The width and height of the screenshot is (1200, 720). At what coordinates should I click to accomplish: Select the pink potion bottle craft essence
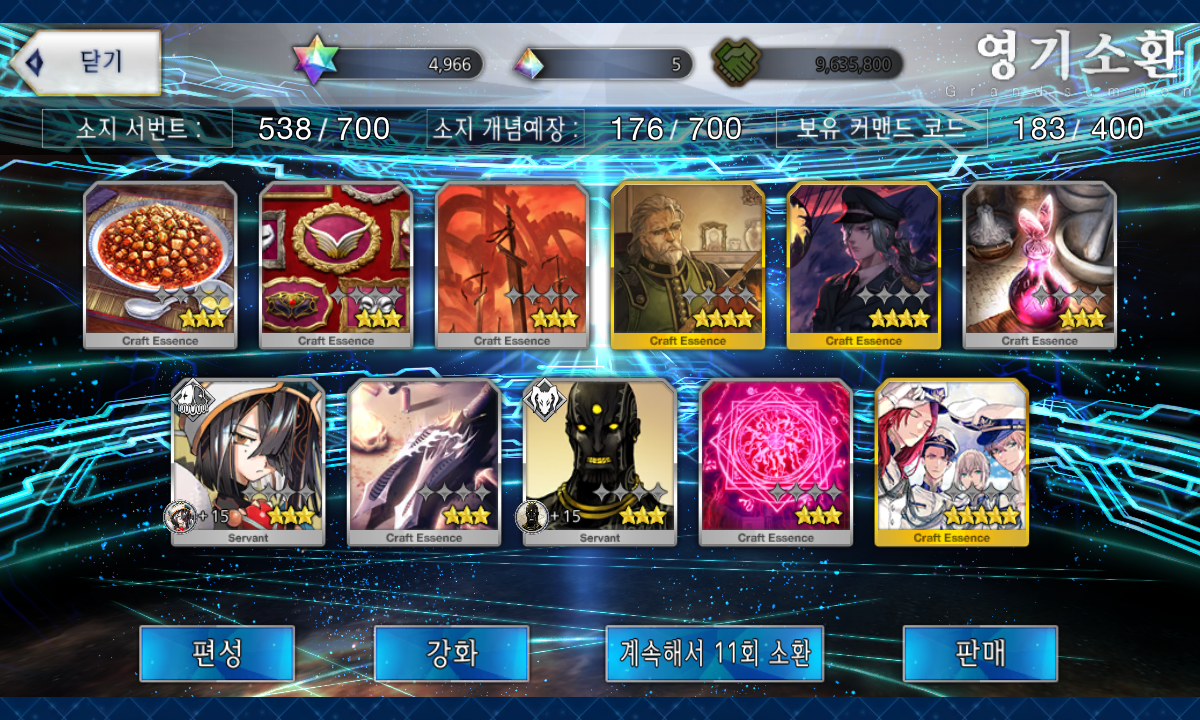[1040, 265]
